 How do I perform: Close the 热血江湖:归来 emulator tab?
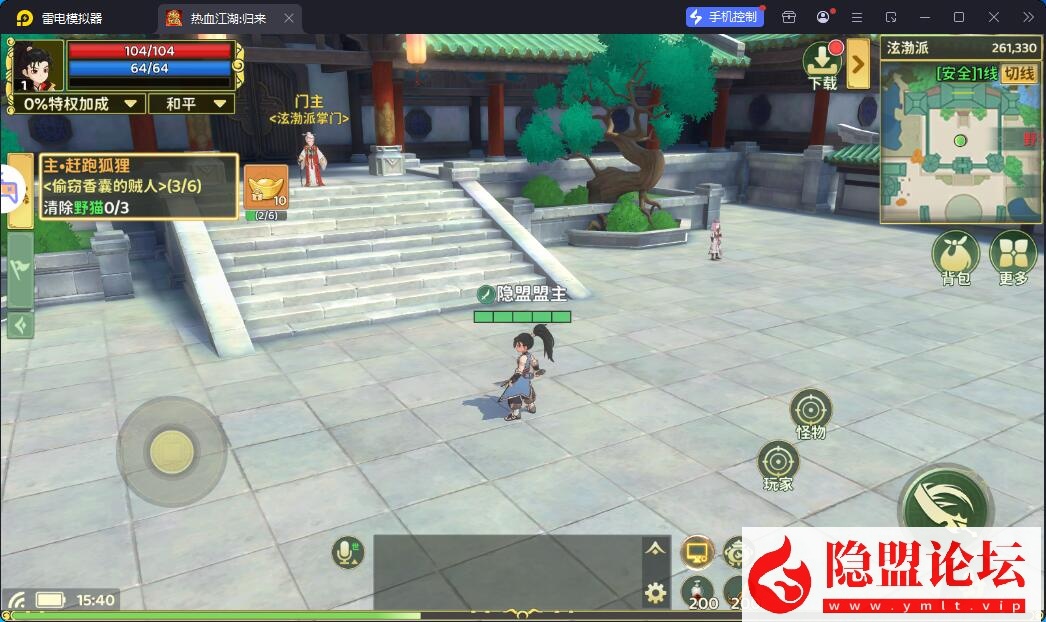(289, 18)
